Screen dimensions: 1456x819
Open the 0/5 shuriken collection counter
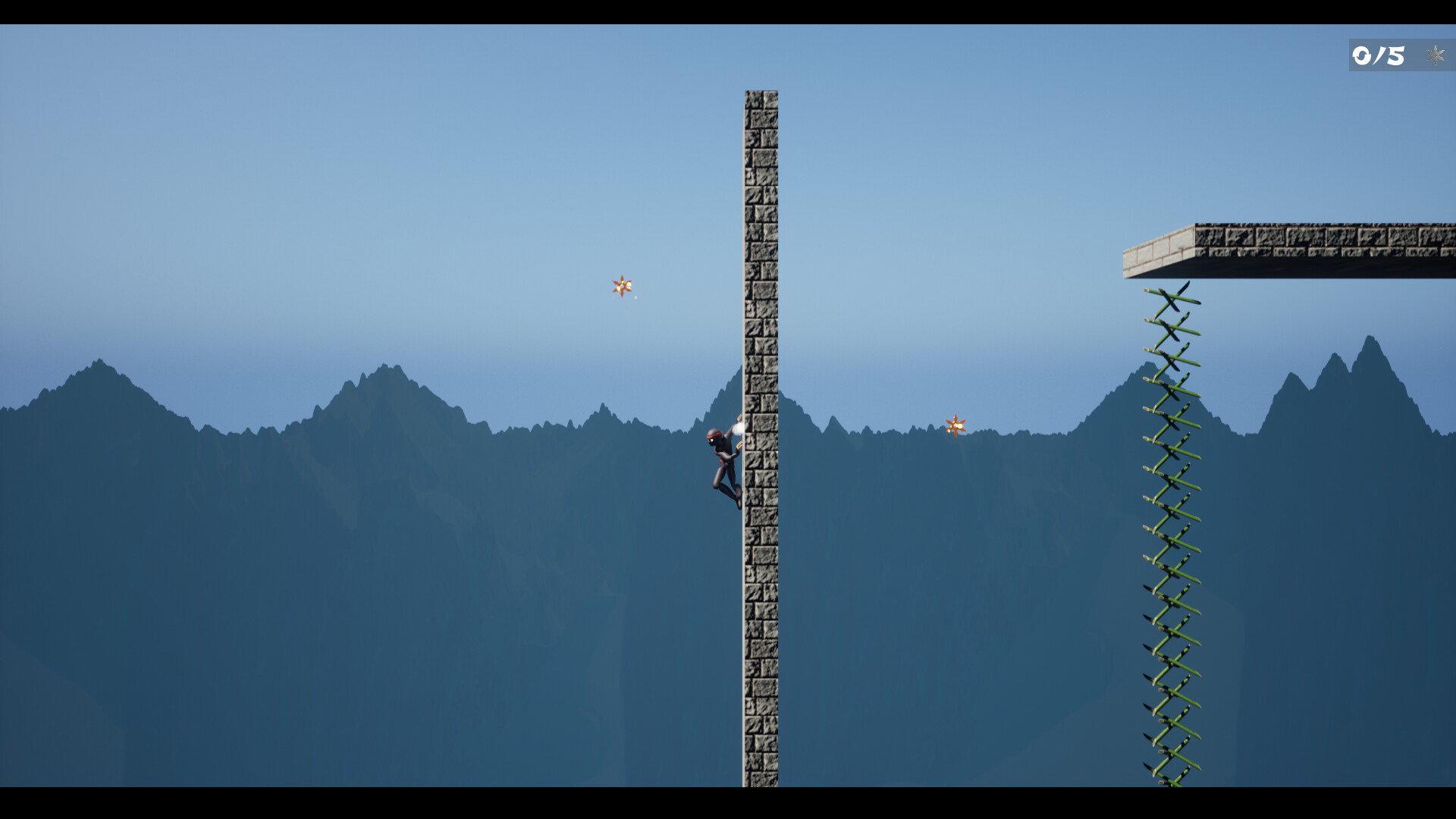coord(1376,55)
